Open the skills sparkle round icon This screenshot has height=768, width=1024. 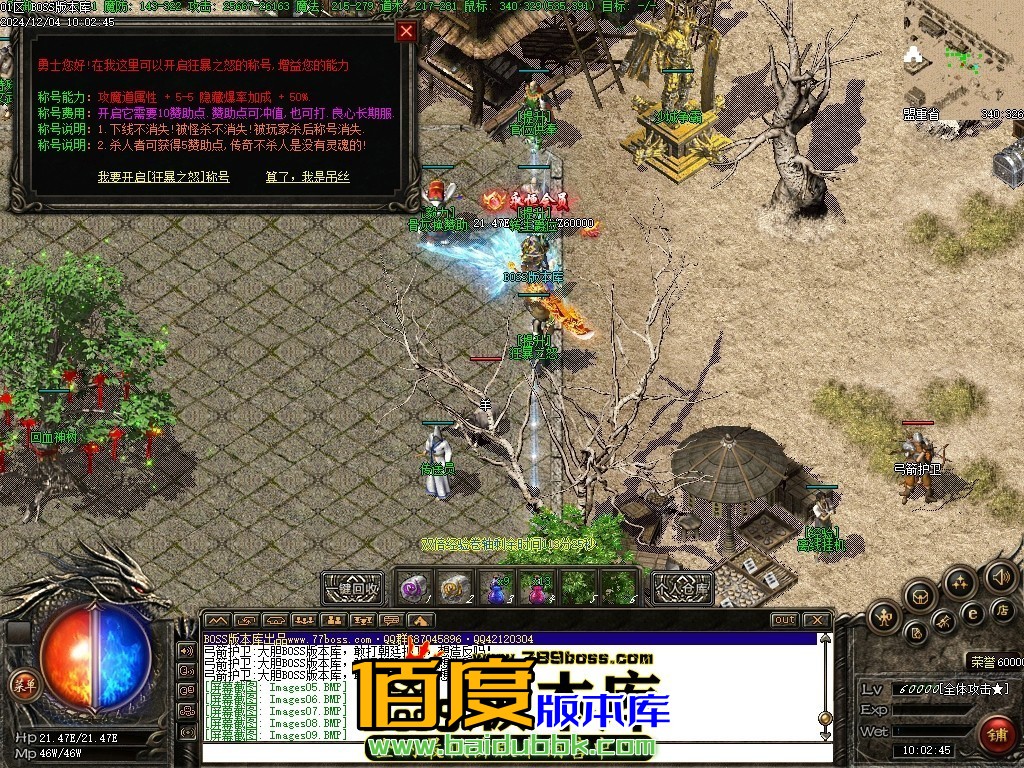click(959, 581)
